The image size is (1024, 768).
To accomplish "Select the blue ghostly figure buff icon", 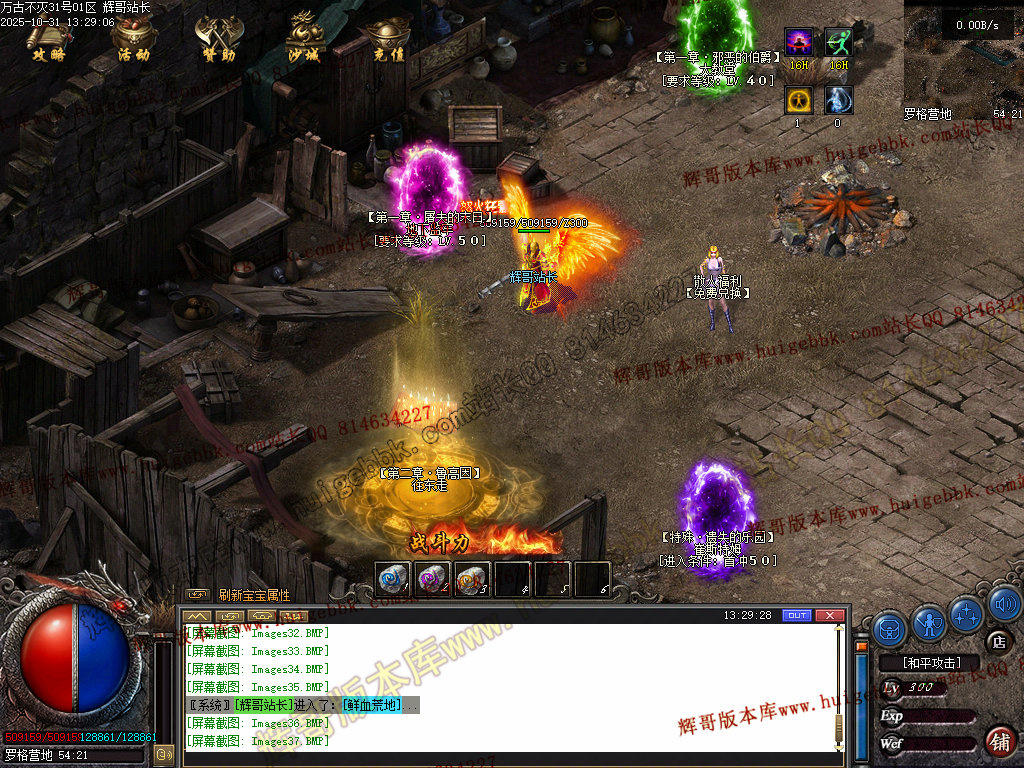I will [838, 100].
